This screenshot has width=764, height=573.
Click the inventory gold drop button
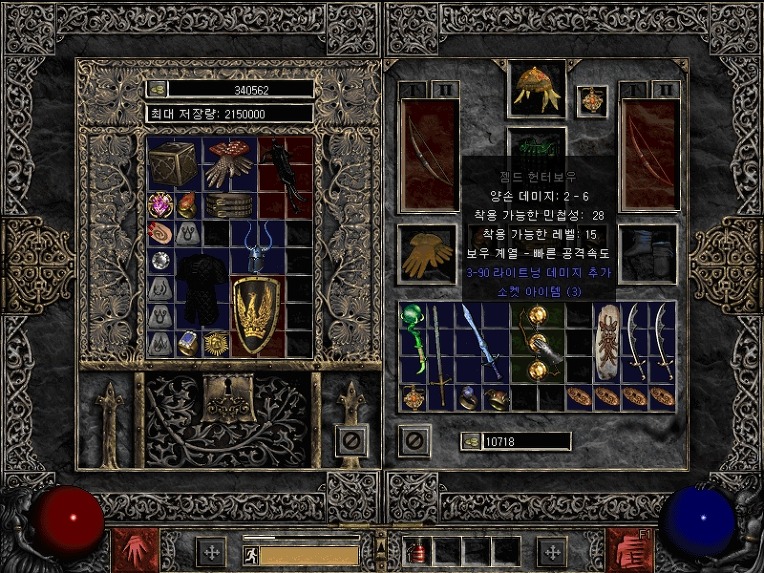tap(469, 441)
